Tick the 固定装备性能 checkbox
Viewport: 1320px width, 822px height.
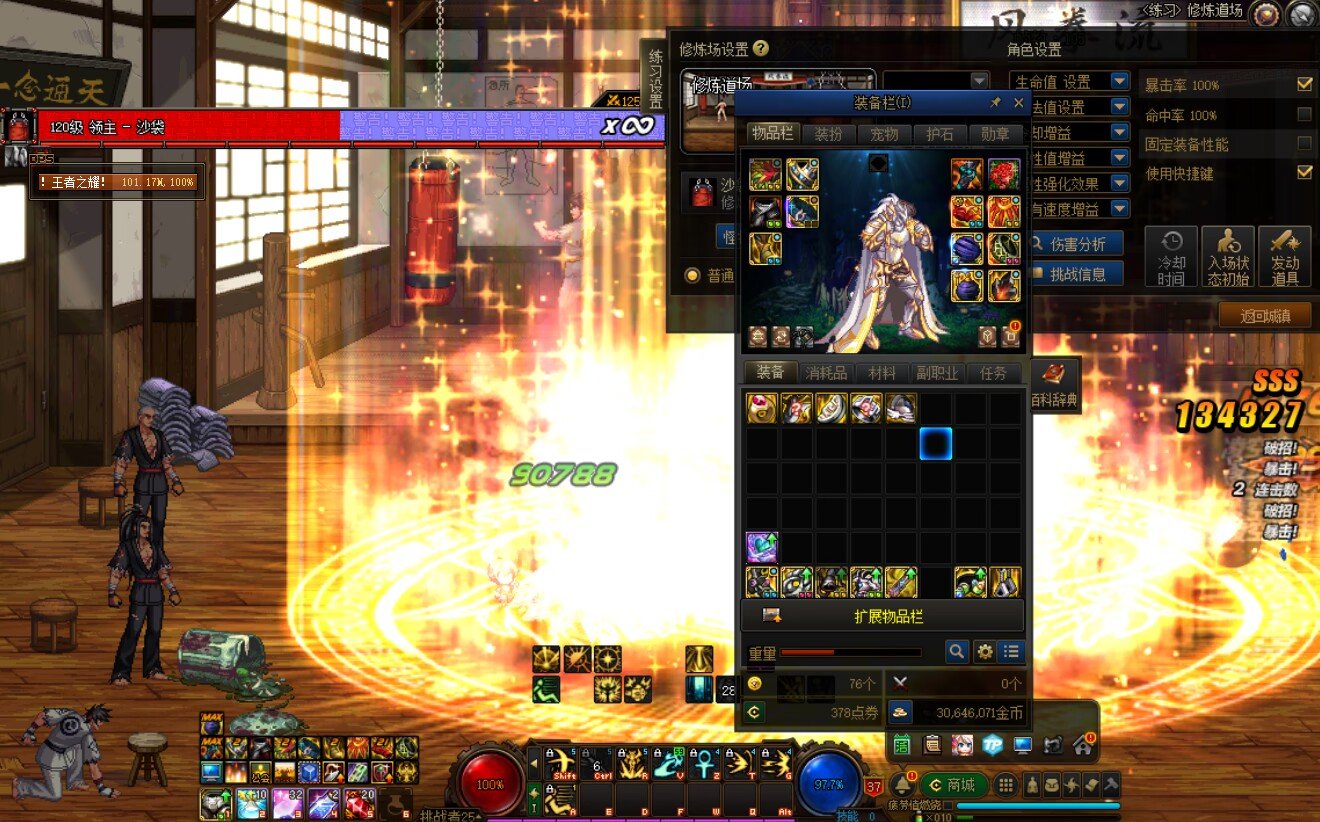pyautogui.click(x=1304, y=145)
